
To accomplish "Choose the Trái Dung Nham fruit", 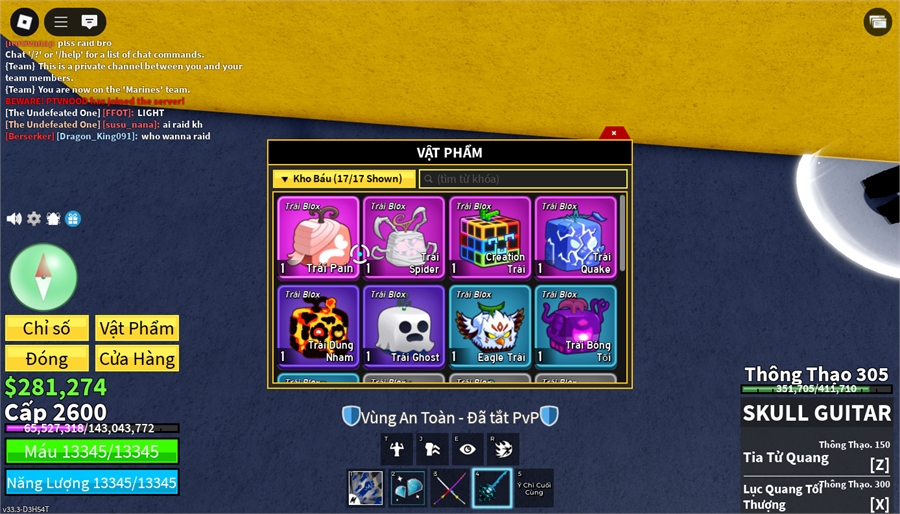I will click(318, 325).
